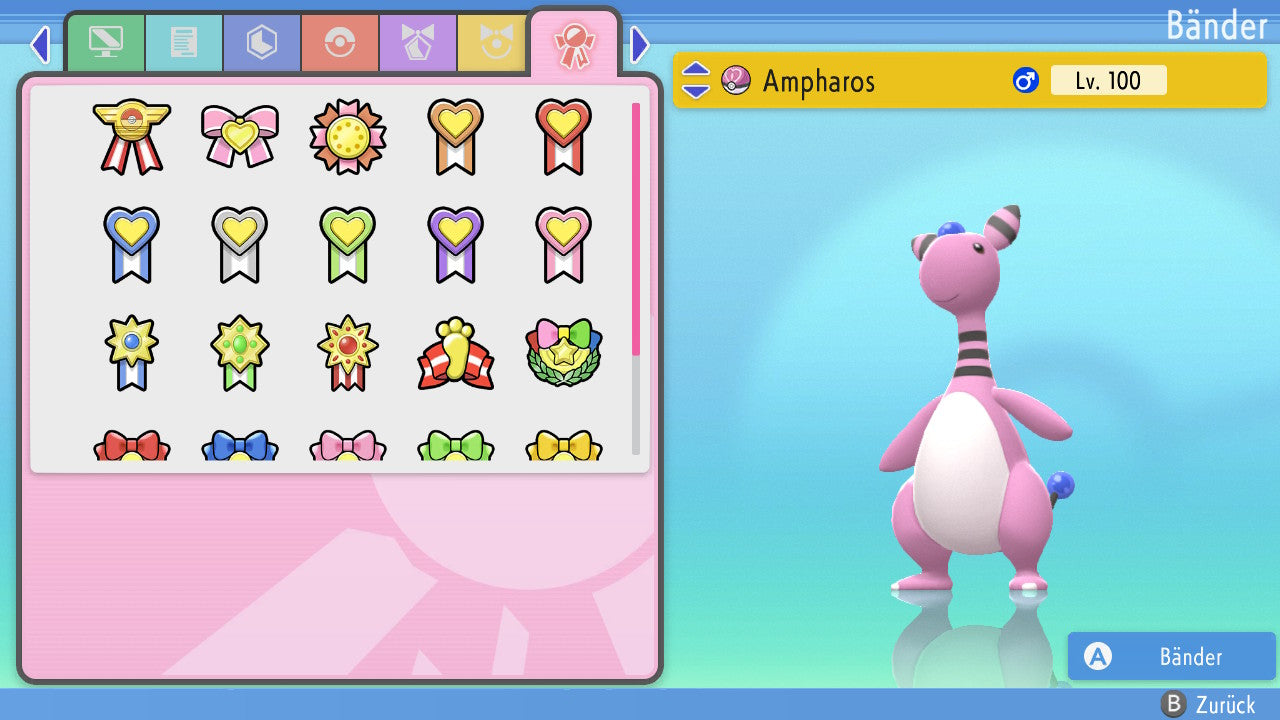
Task: Open the purple ribbon-bow contest tab
Action: 418,43
